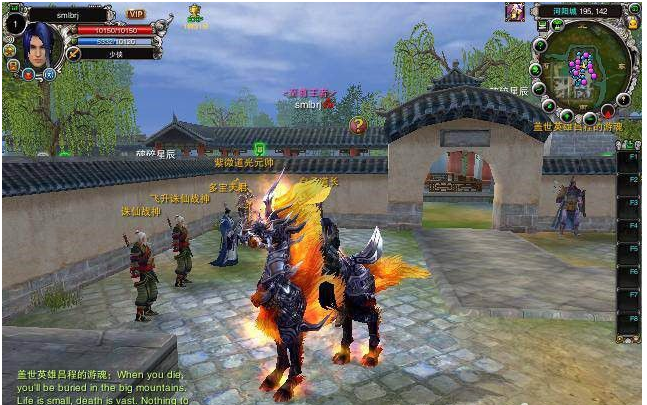Open the VIP panel
Viewport: 647px width, 405px height.
click(136, 15)
